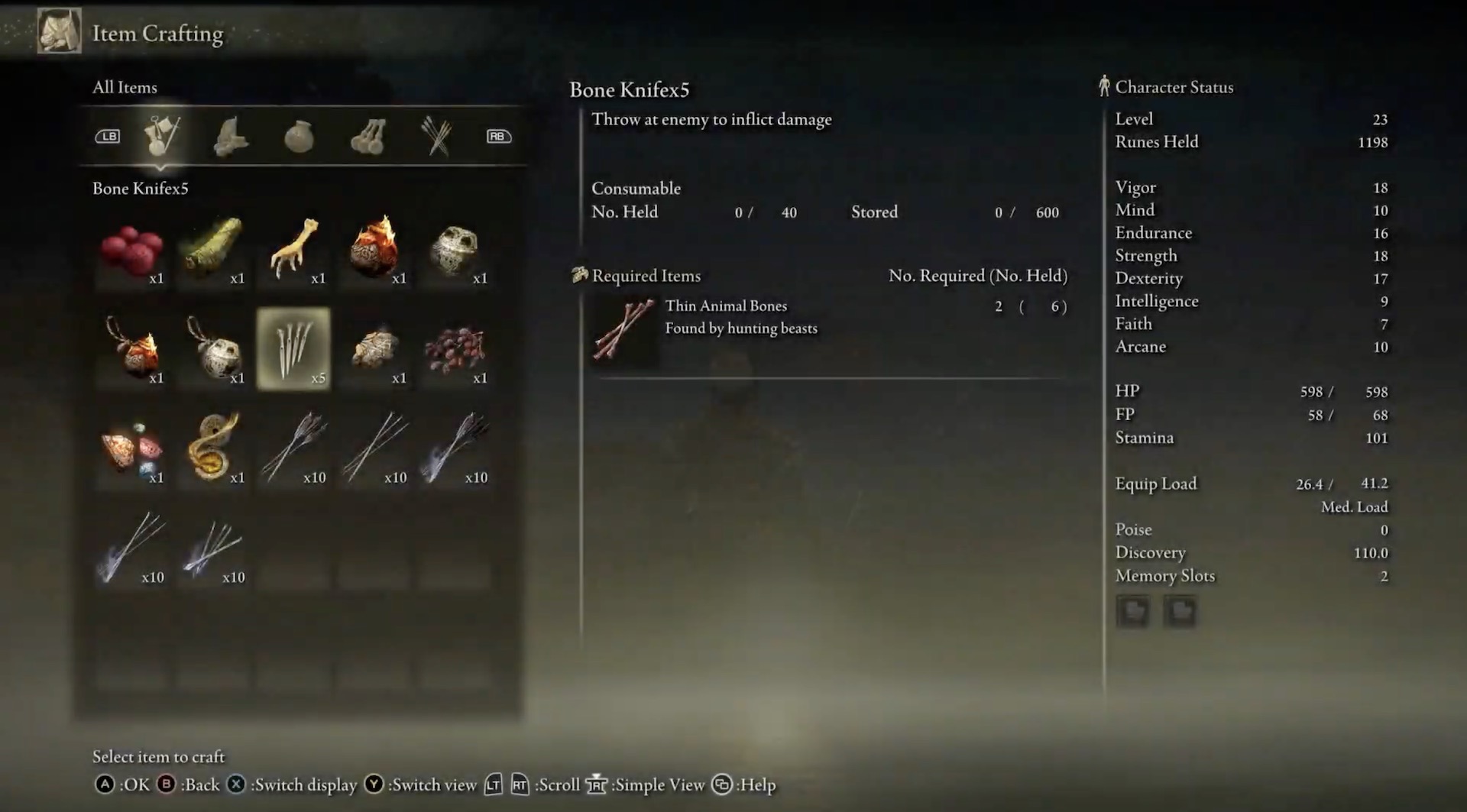The width and height of the screenshot is (1467, 812).
Task: Pick the tan crumbly lump recipe
Action: pyautogui.click(x=374, y=350)
